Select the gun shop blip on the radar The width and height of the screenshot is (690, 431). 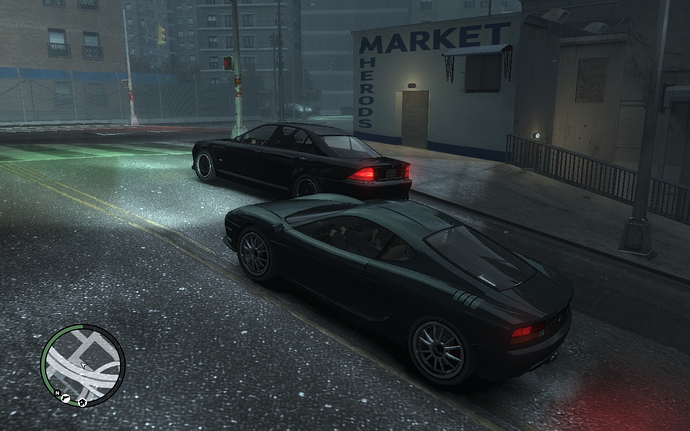pos(65,398)
